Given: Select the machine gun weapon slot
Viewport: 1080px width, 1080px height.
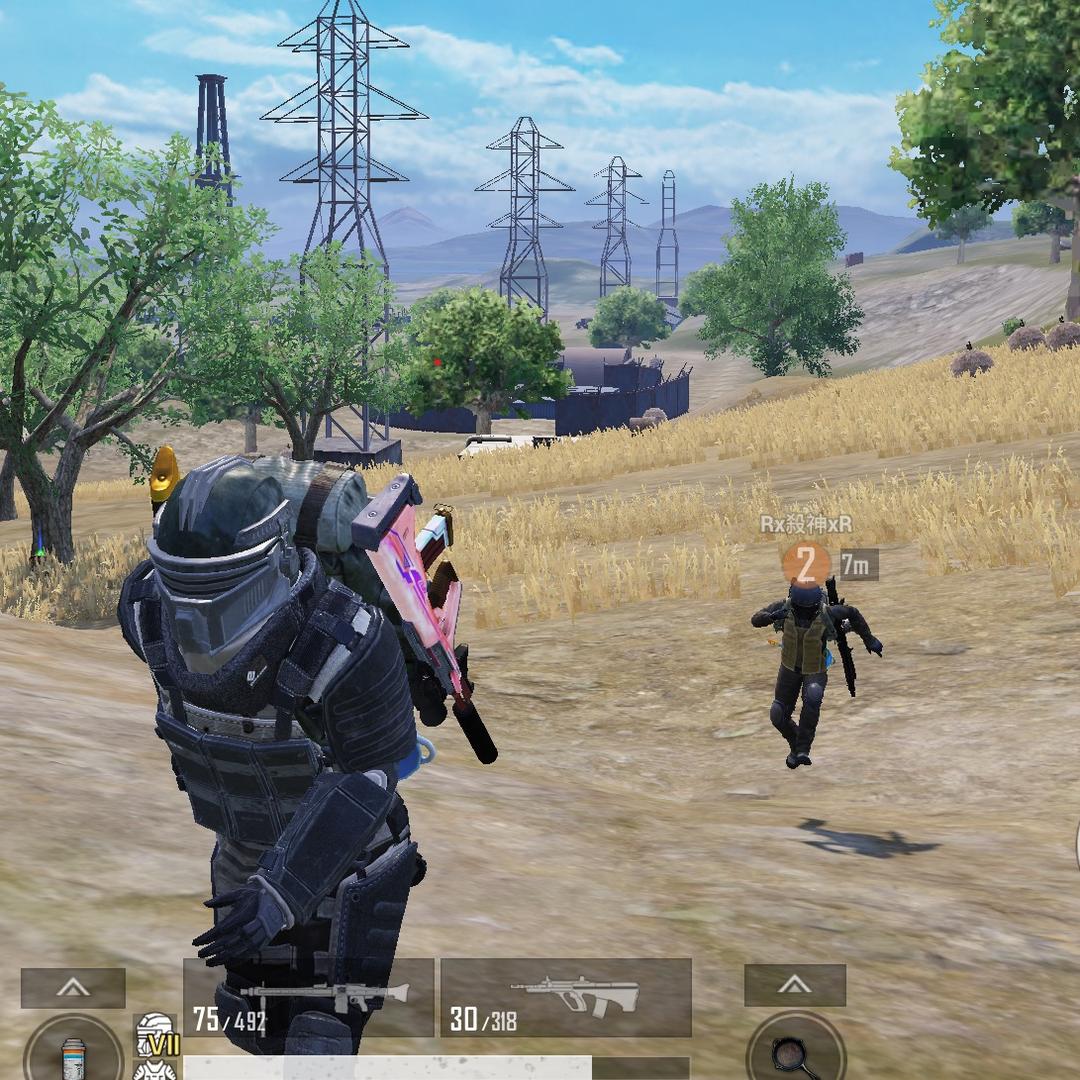Looking at the screenshot, I should 308,997.
